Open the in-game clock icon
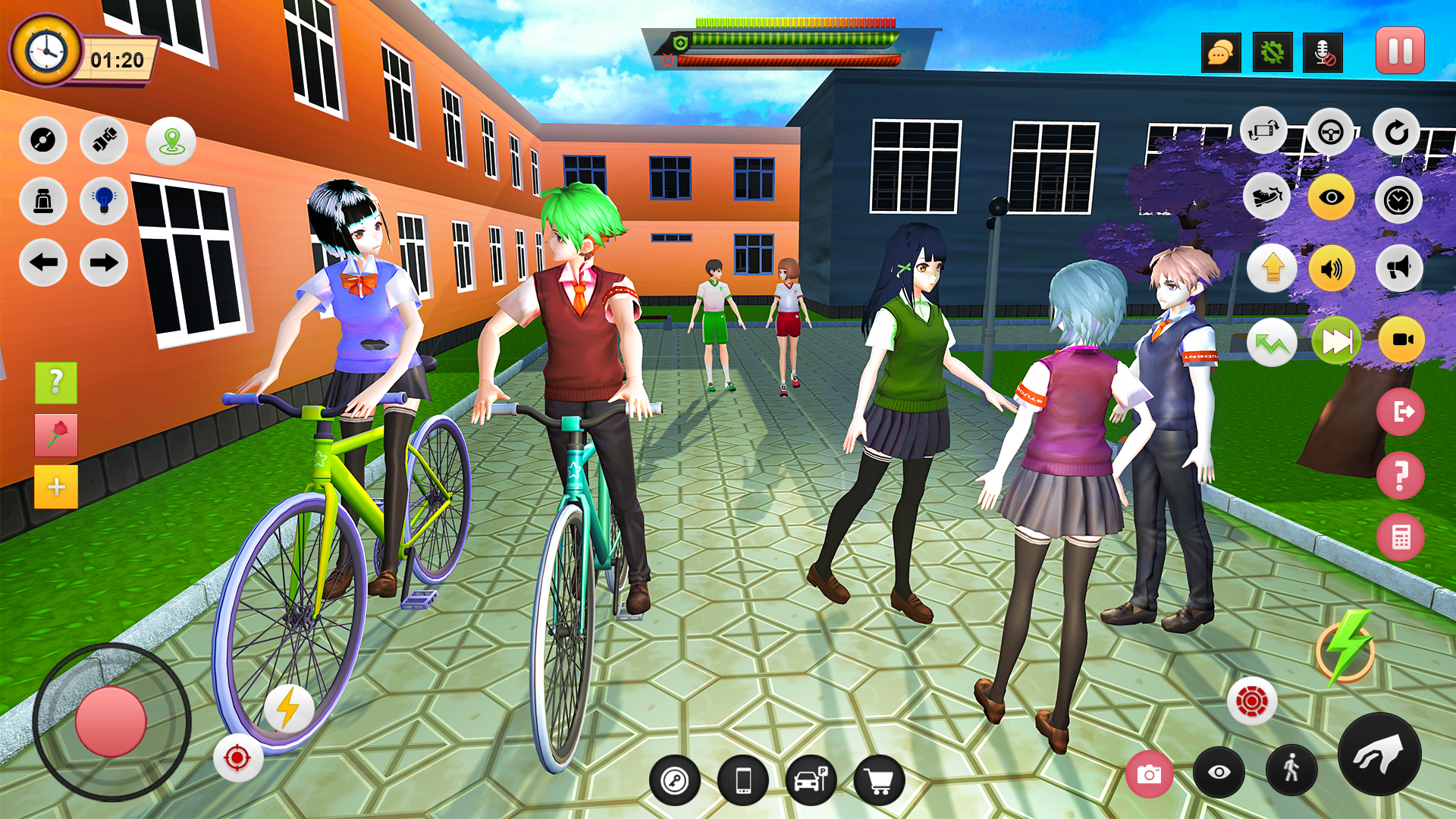 [1398, 200]
